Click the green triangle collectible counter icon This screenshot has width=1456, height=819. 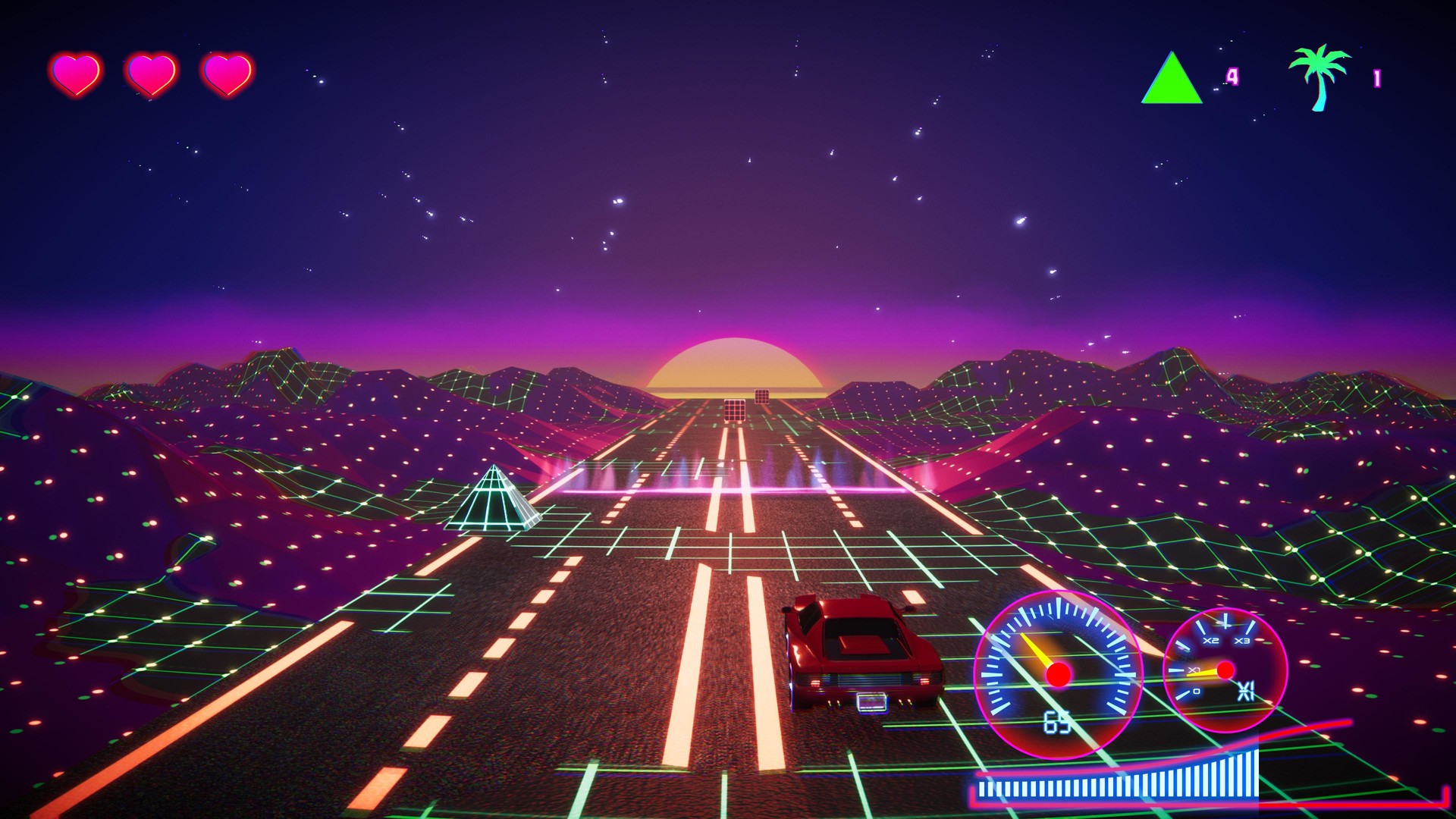coord(1171,80)
